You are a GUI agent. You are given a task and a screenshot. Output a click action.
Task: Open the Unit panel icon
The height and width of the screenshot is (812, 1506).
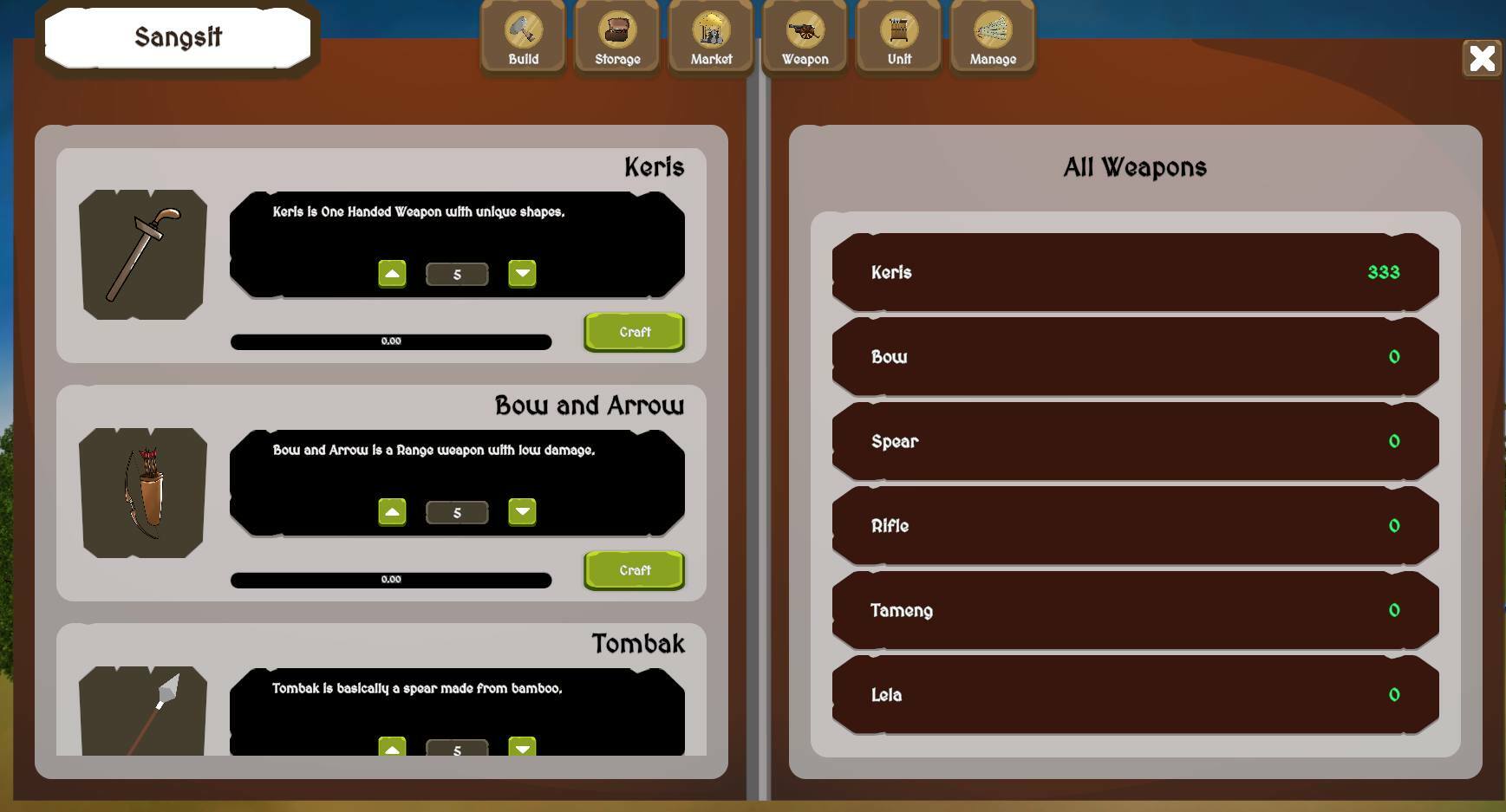(898, 36)
